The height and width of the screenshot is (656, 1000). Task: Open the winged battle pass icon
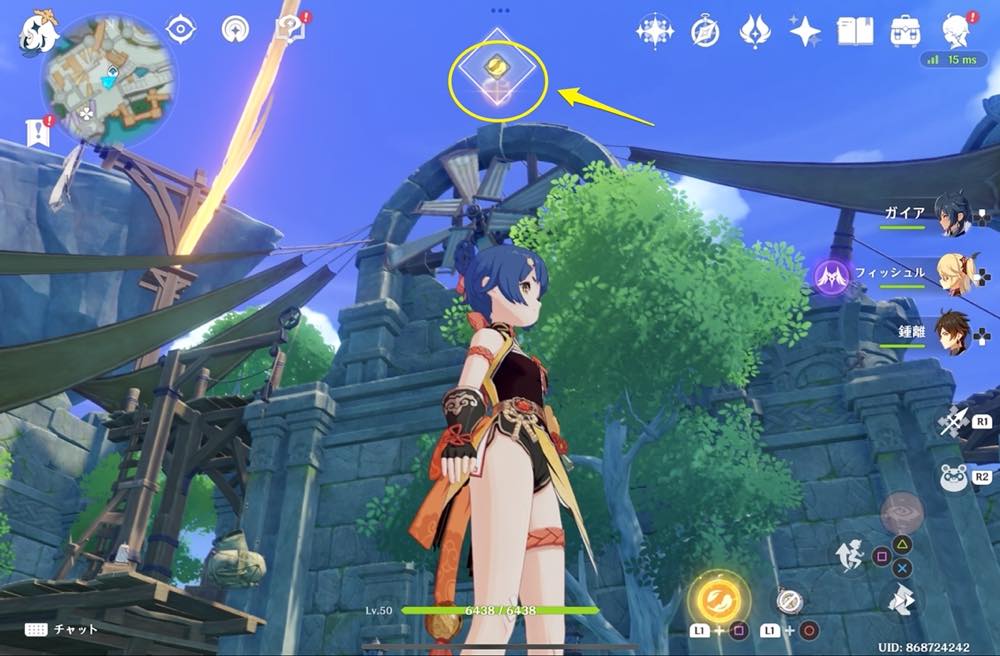click(755, 32)
